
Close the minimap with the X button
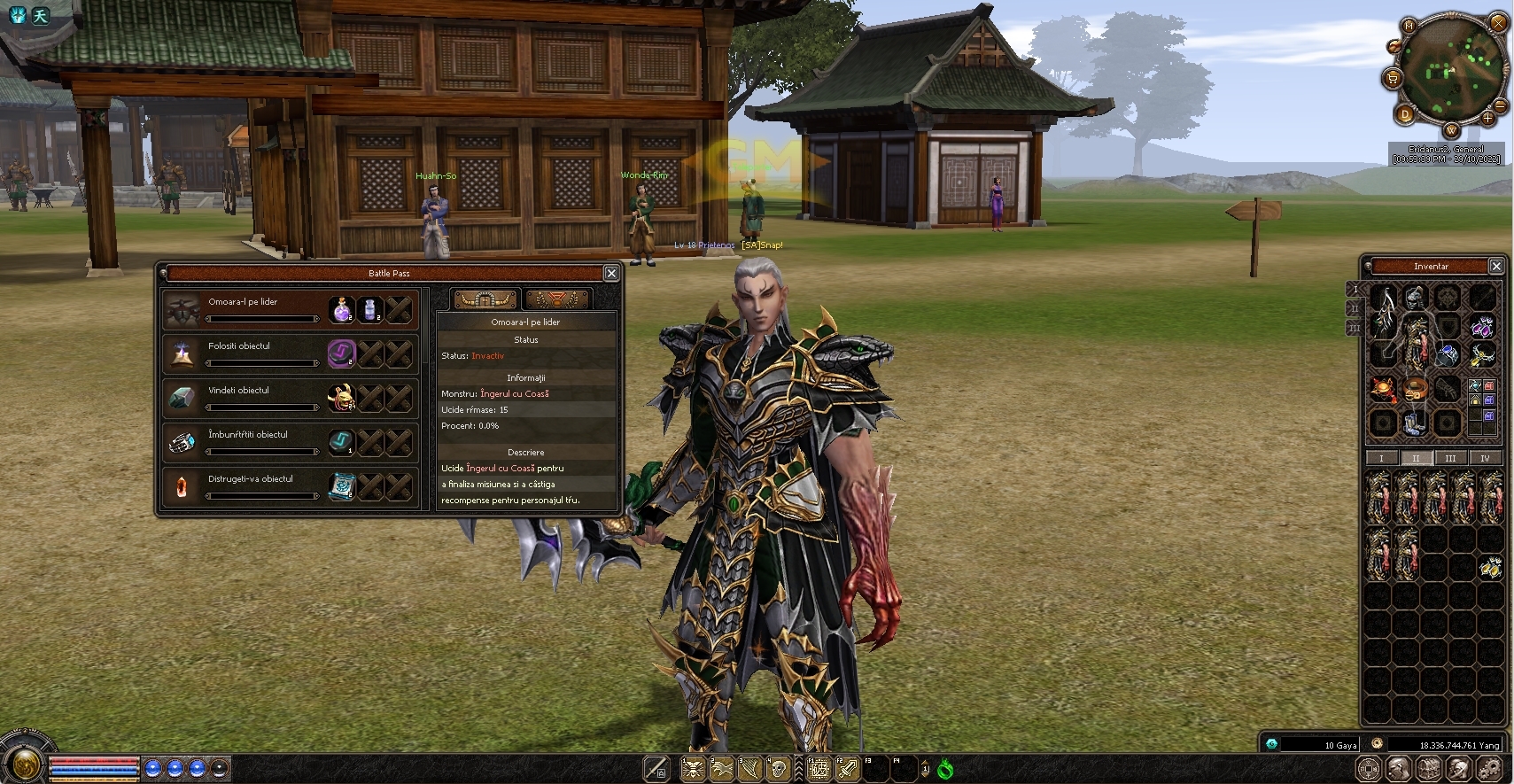[1499, 23]
